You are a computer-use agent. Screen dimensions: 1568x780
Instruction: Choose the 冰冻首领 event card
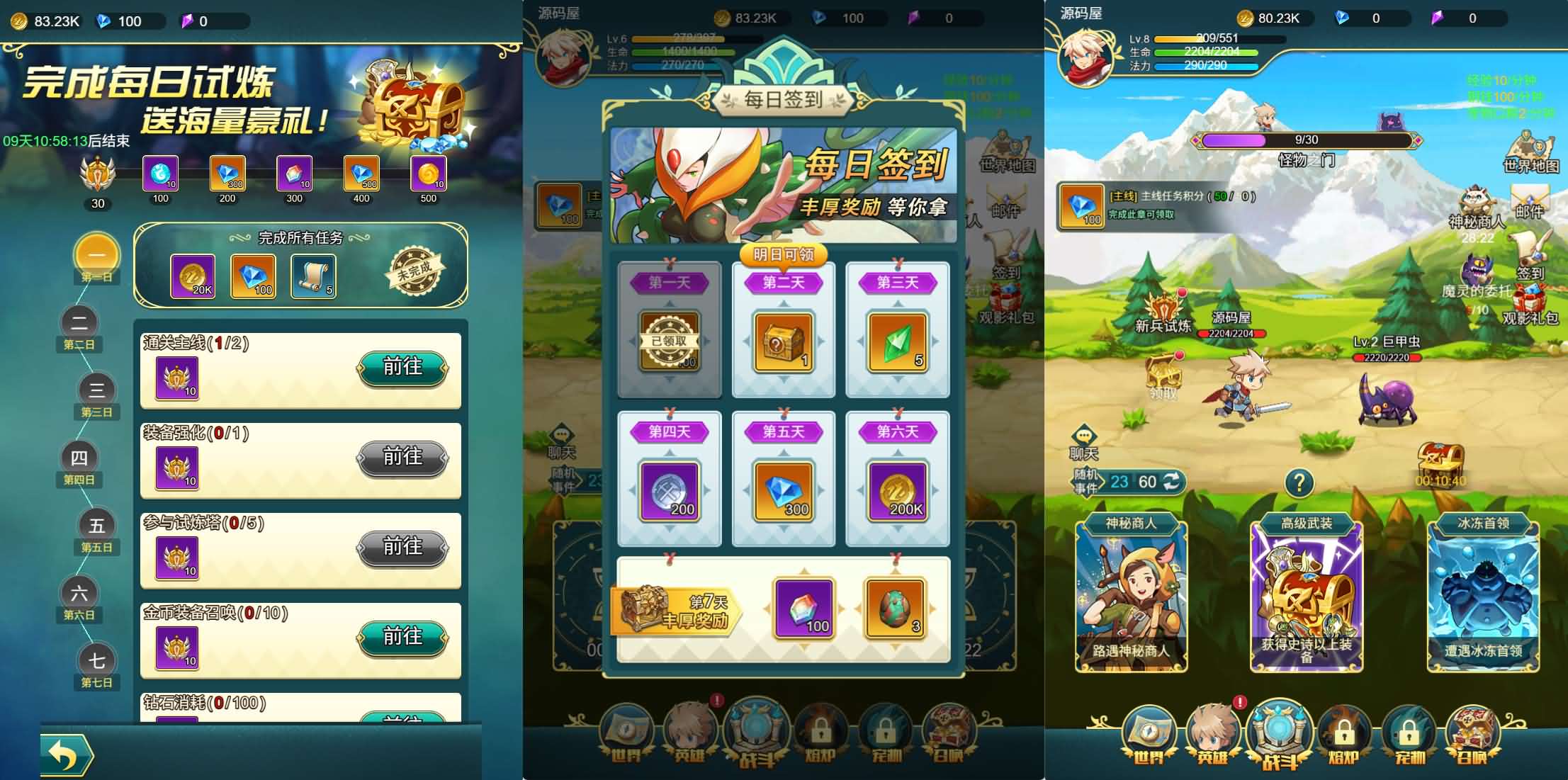click(x=1482, y=597)
